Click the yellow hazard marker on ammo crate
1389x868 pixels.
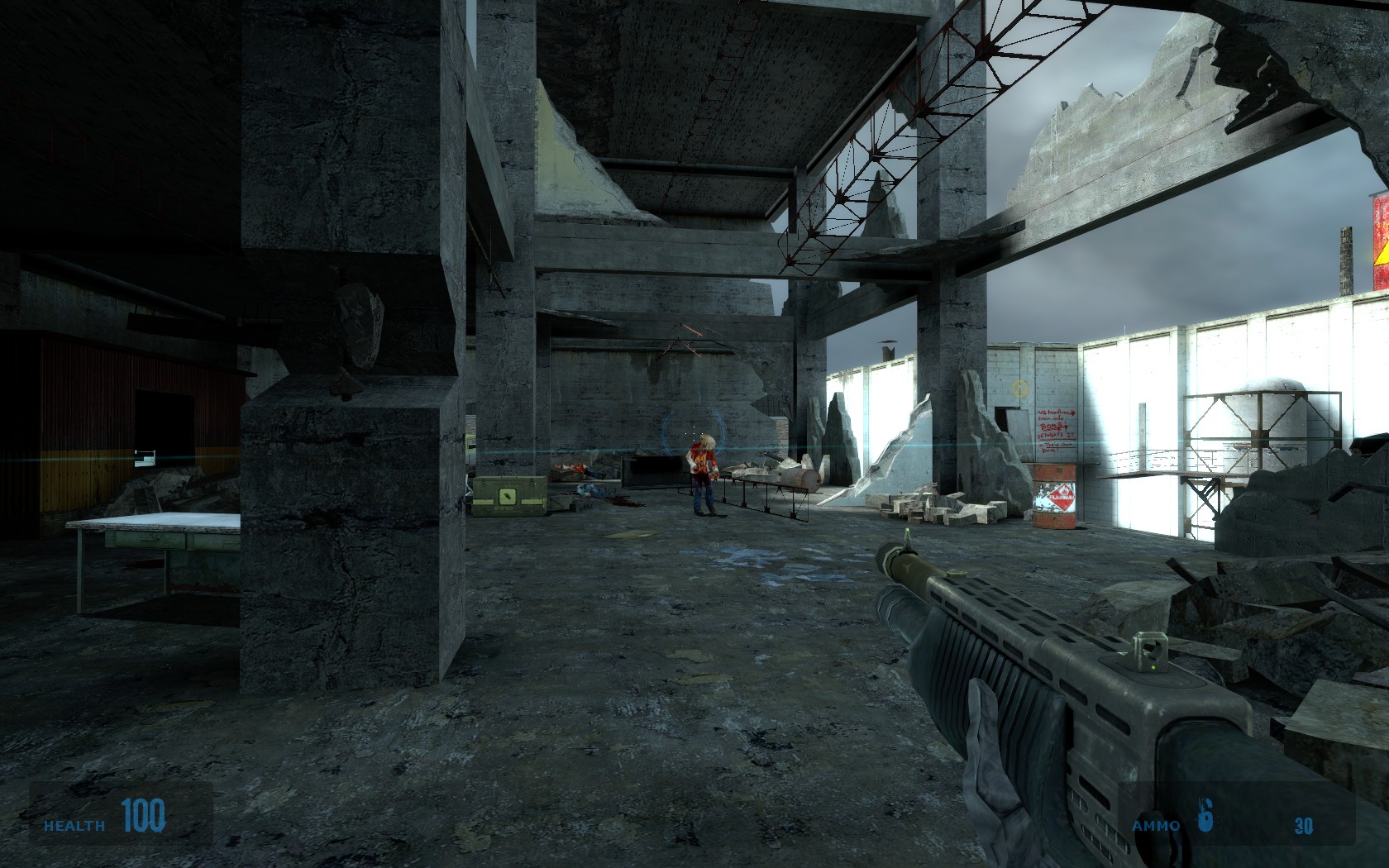pos(508,496)
